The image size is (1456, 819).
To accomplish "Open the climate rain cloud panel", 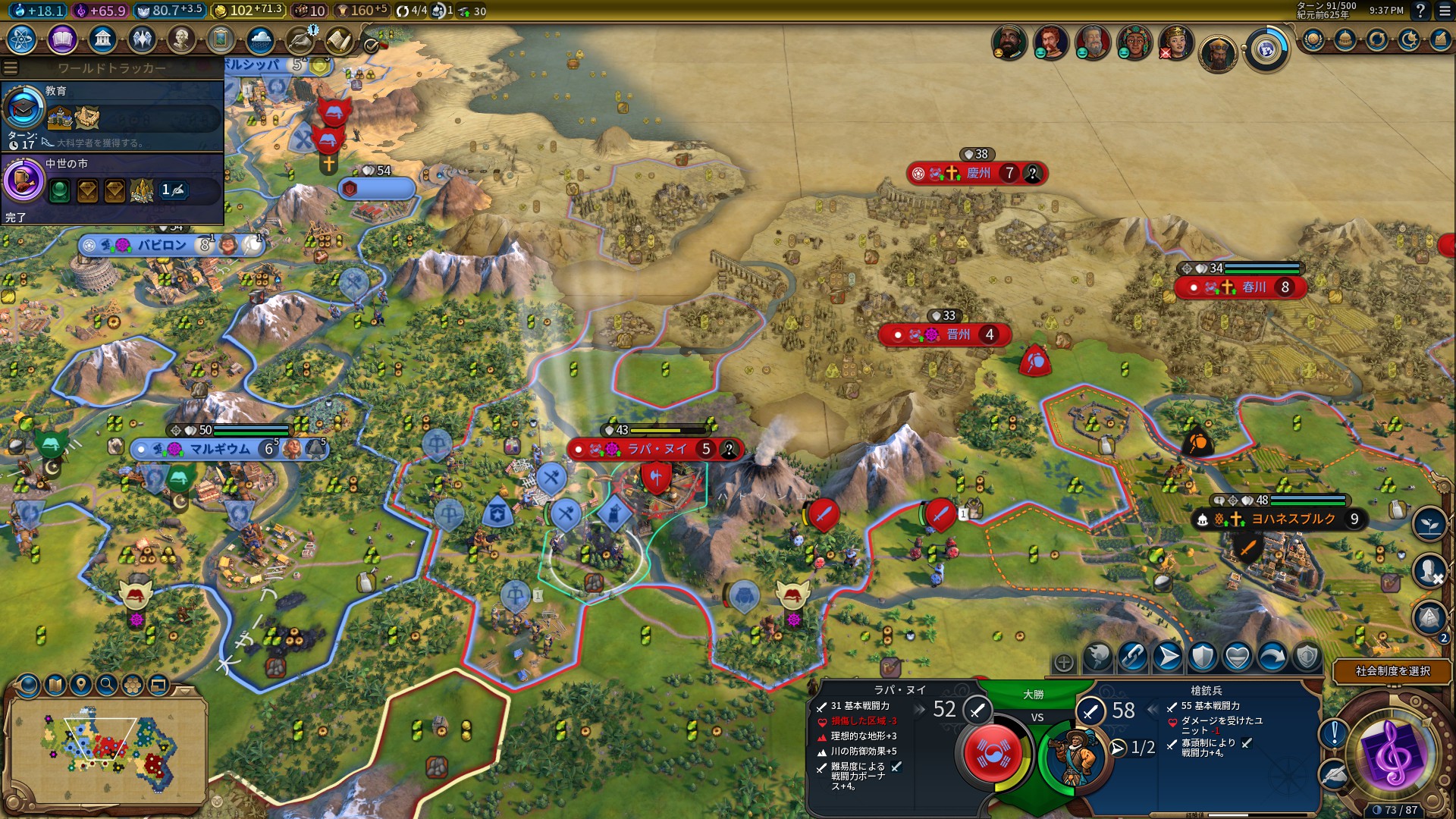I will [260, 39].
